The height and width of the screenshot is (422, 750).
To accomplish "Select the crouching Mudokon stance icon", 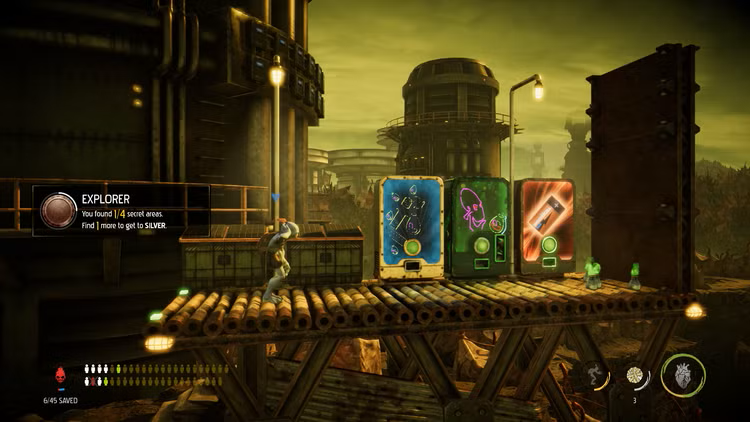I will (595, 375).
